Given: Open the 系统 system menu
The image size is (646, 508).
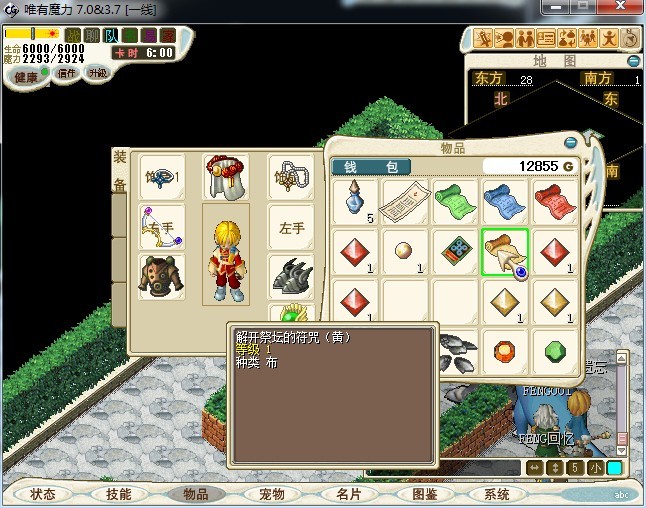Looking at the screenshot, I should (496, 494).
